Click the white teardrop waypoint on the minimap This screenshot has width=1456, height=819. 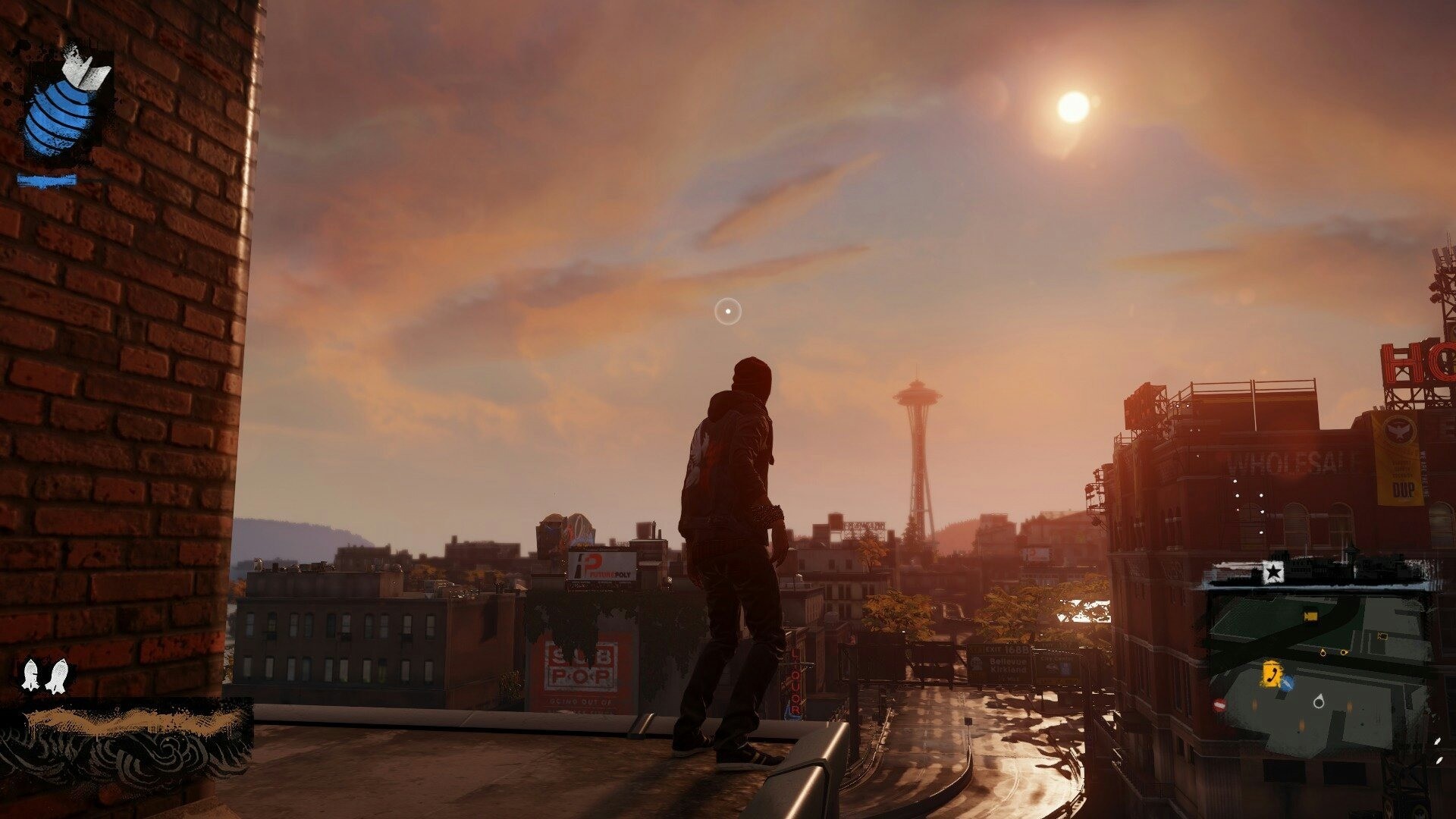[1319, 702]
